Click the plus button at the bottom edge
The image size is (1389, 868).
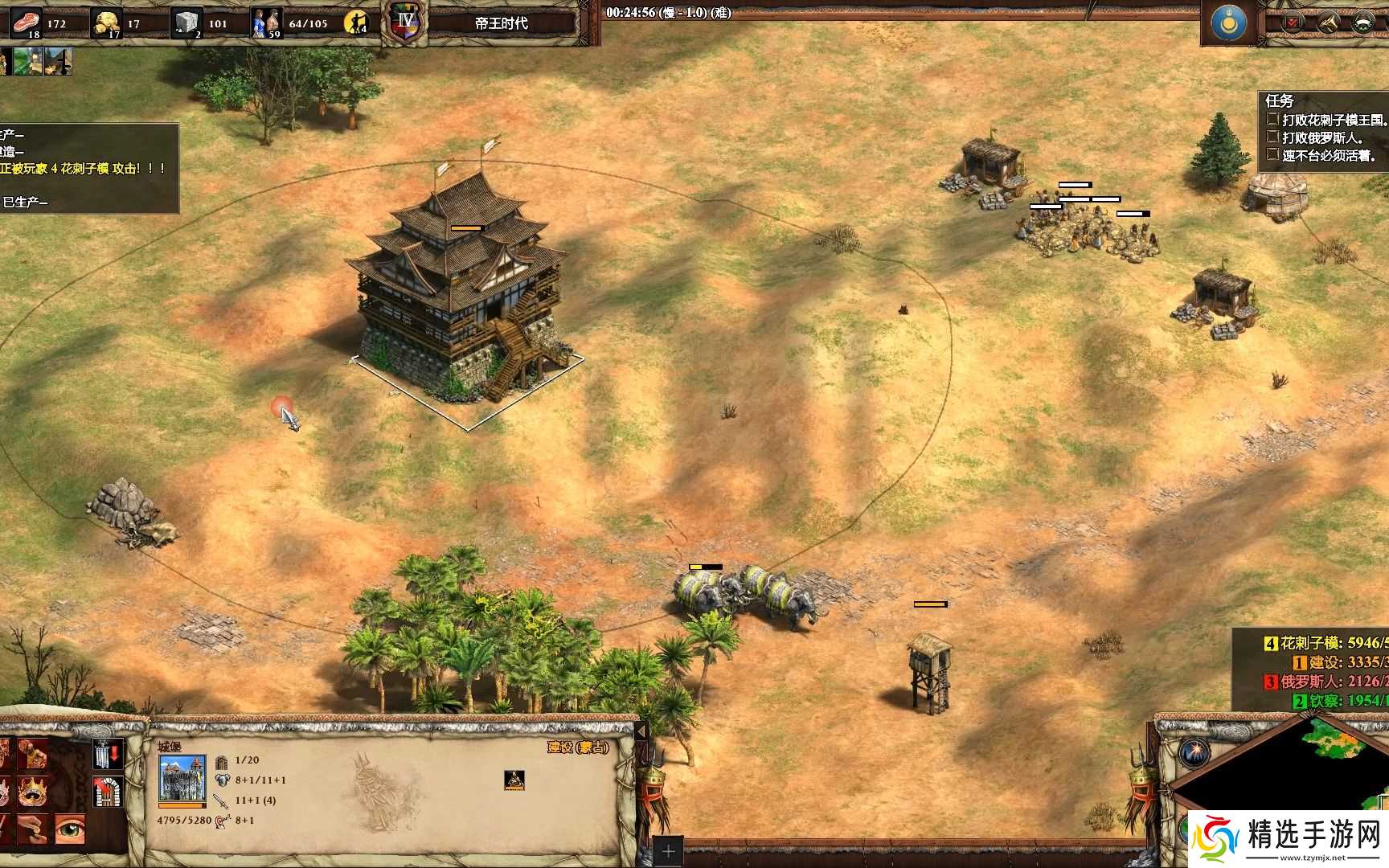click(668, 851)
